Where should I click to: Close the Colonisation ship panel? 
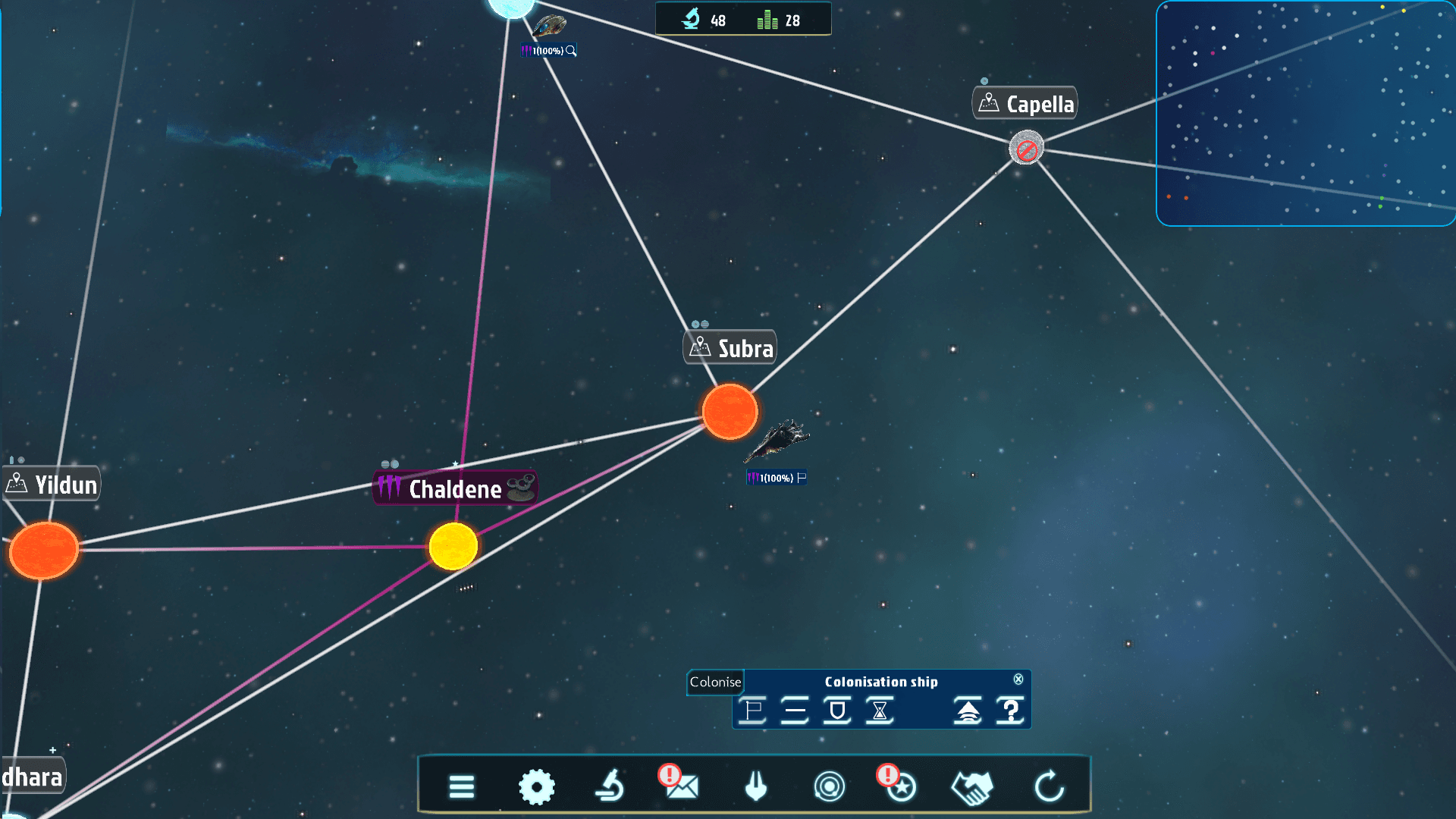[1018, 679]
